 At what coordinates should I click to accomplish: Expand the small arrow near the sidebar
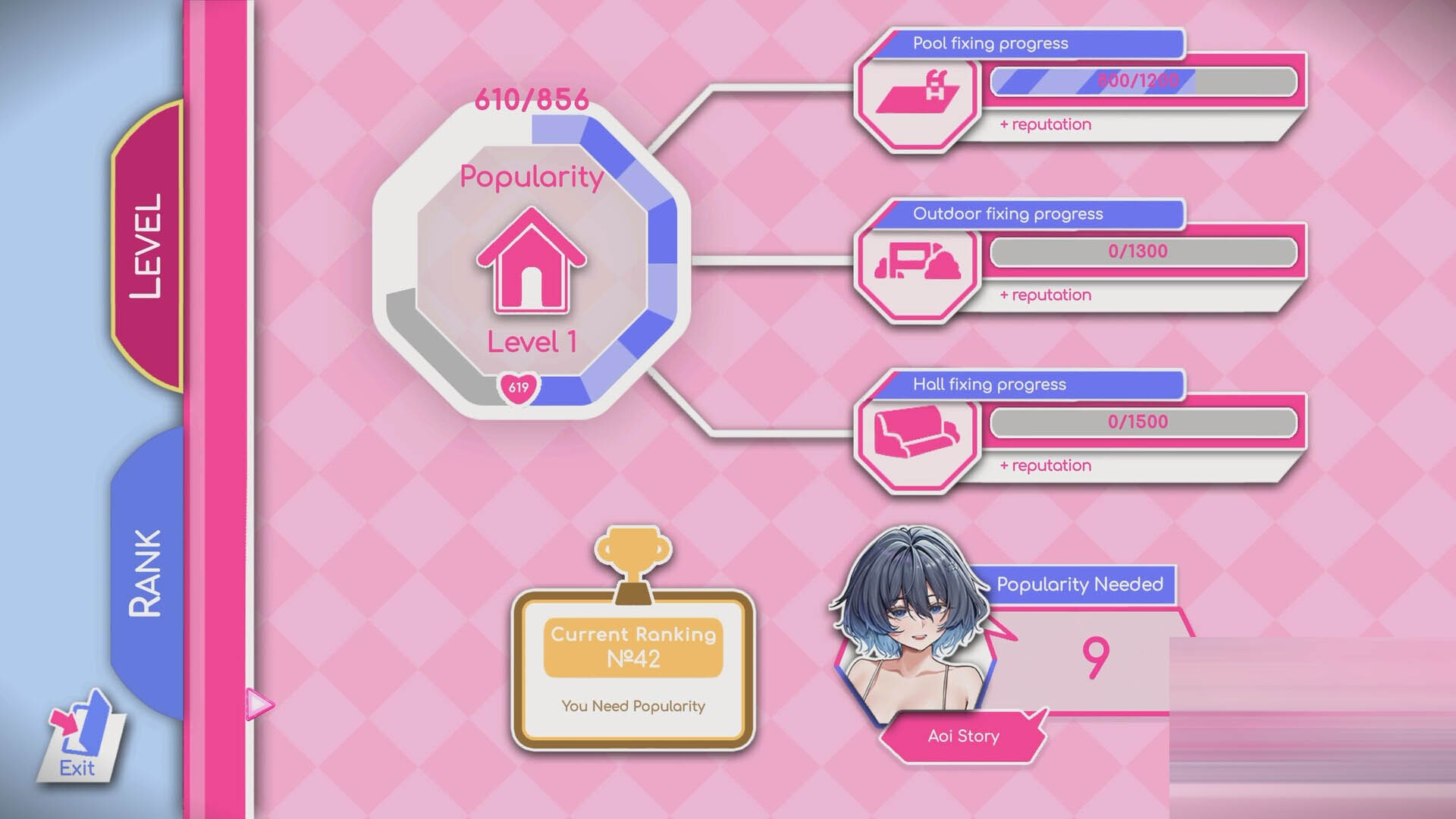click(259, 704)
